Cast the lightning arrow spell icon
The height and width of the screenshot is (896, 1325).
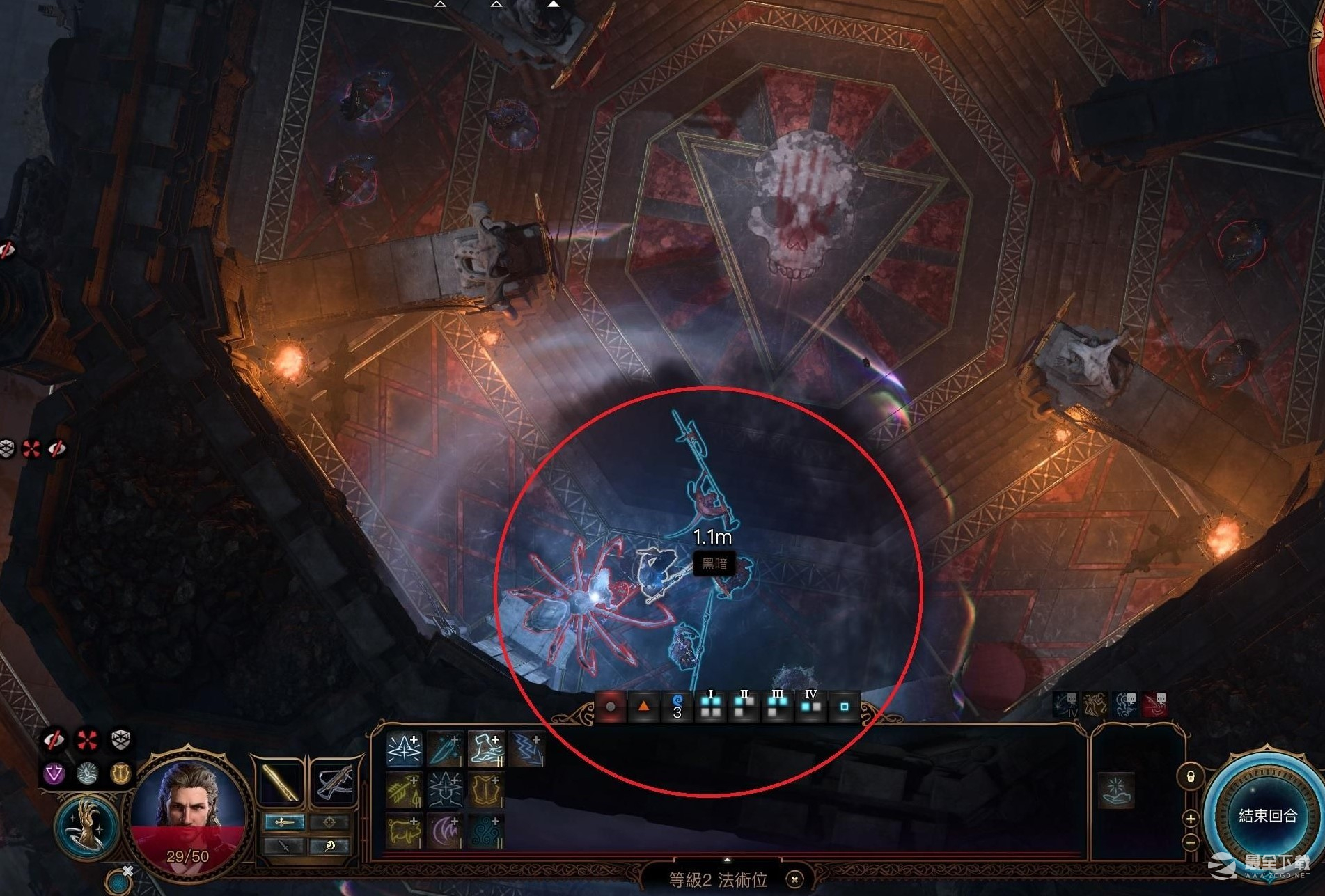(x=526, y=749)
